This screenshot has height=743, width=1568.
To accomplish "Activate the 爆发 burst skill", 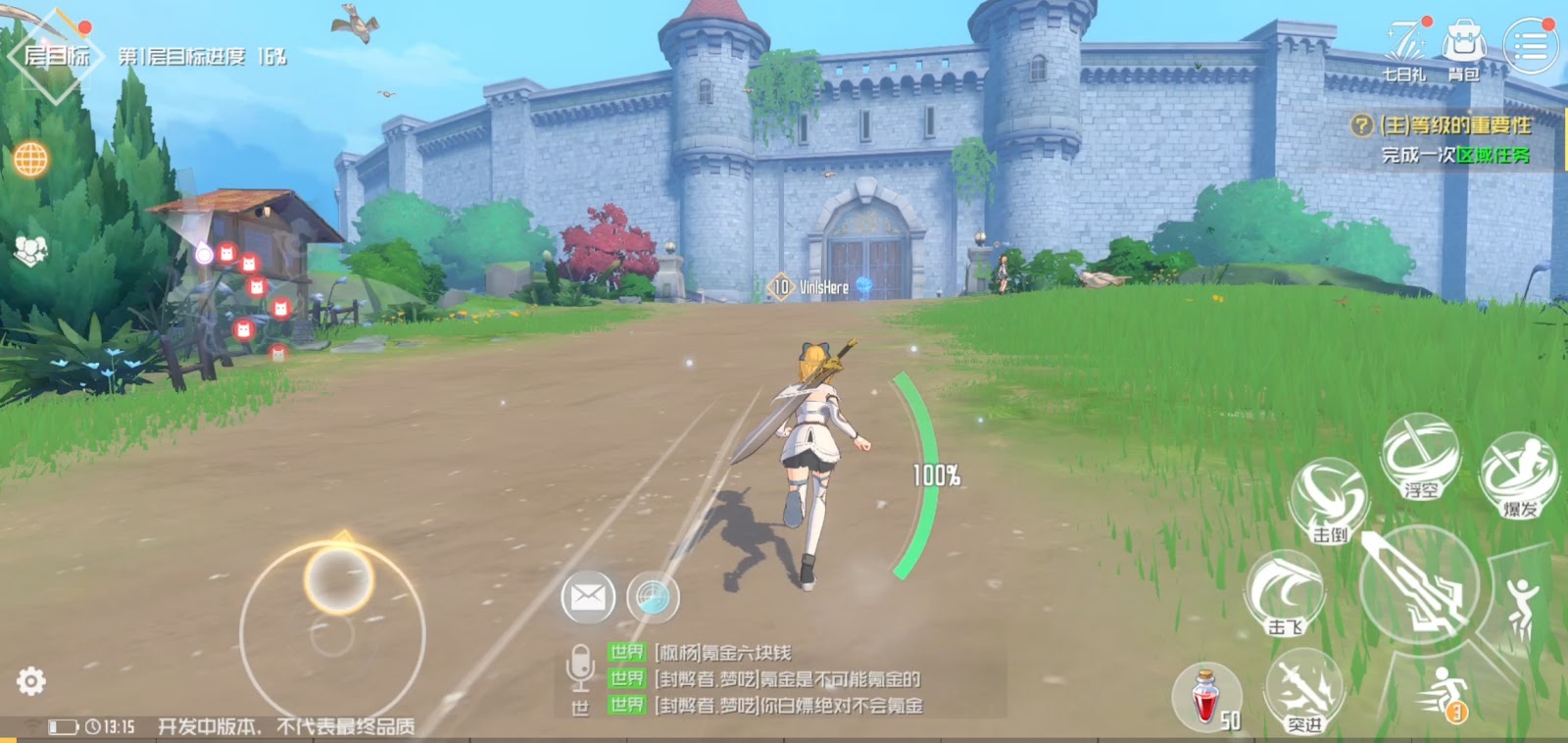I will [1519, 474].
